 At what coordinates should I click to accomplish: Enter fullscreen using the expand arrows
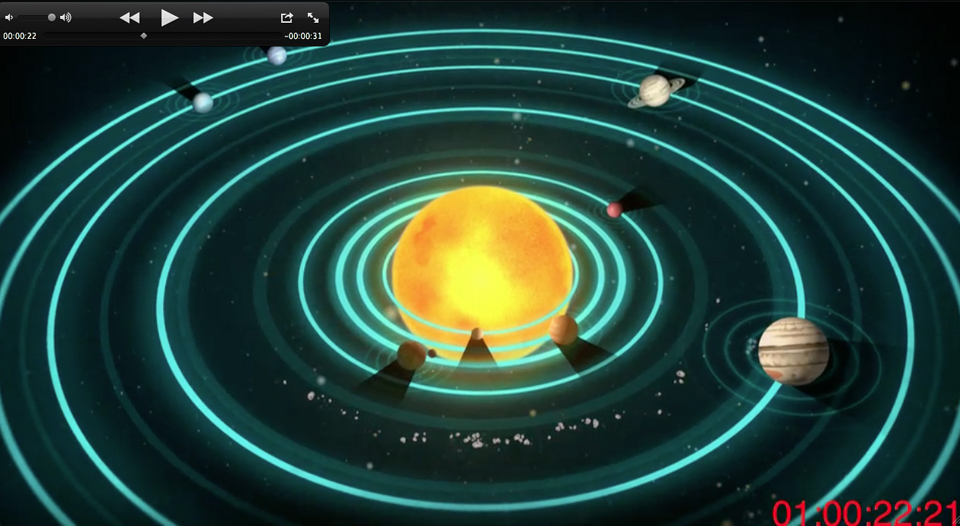click(313, 17)
